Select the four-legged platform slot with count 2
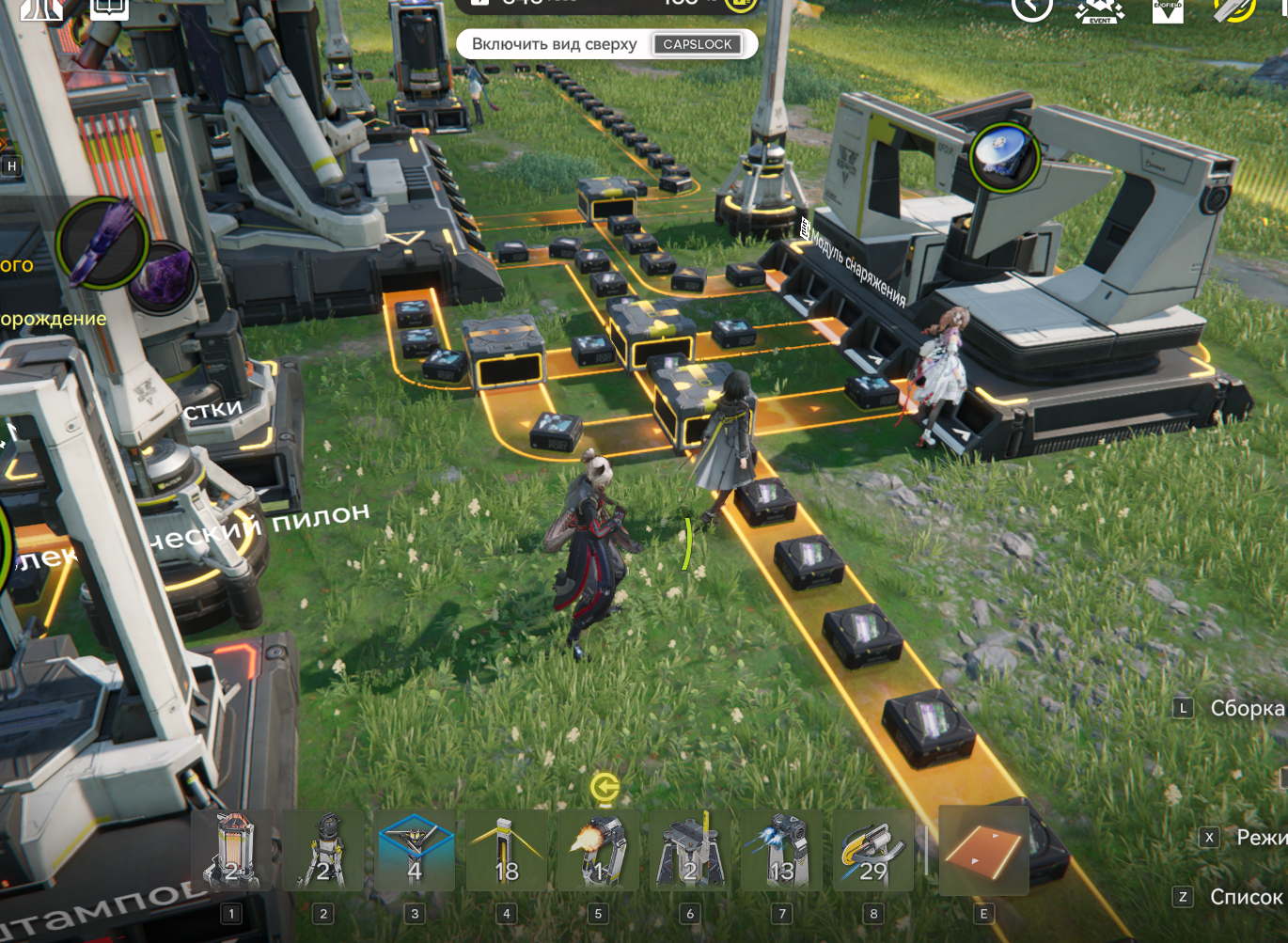Viewport: 1288px width, 943px height. point(689,850)
